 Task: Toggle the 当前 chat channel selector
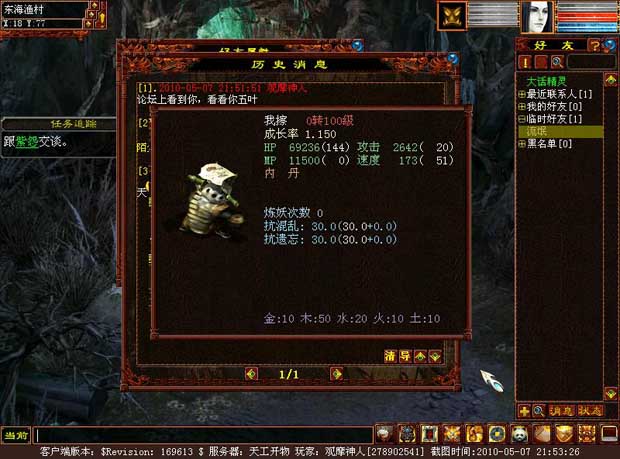(15, 435)
